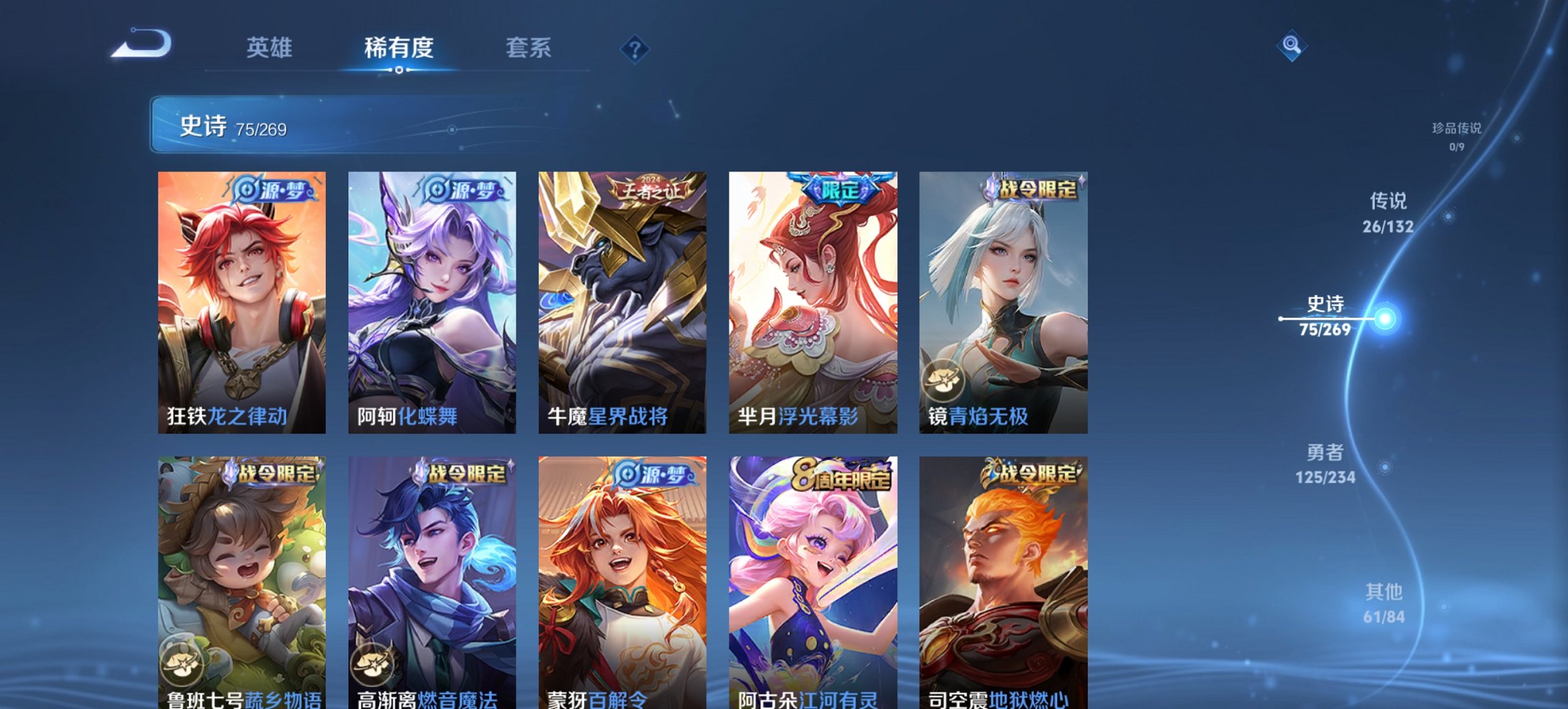This screenshot has width=1568, height=709.
Task: Switch to the 套系 tab
Action: point(529,49)
